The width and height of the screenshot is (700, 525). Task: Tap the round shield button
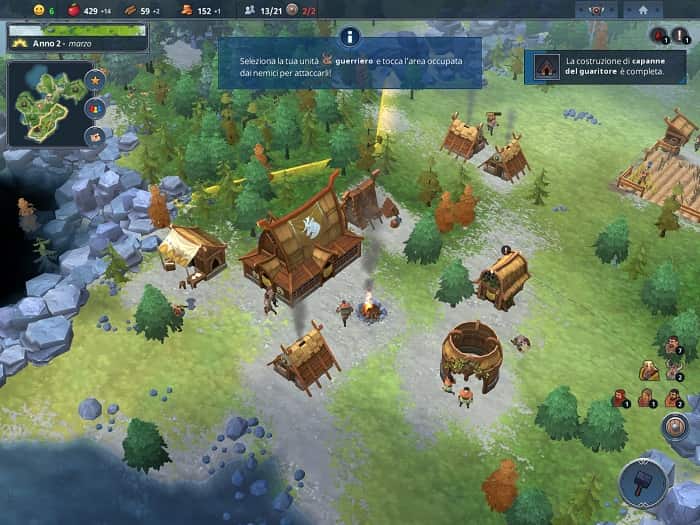pyautogui.click(x=676, y=430)
